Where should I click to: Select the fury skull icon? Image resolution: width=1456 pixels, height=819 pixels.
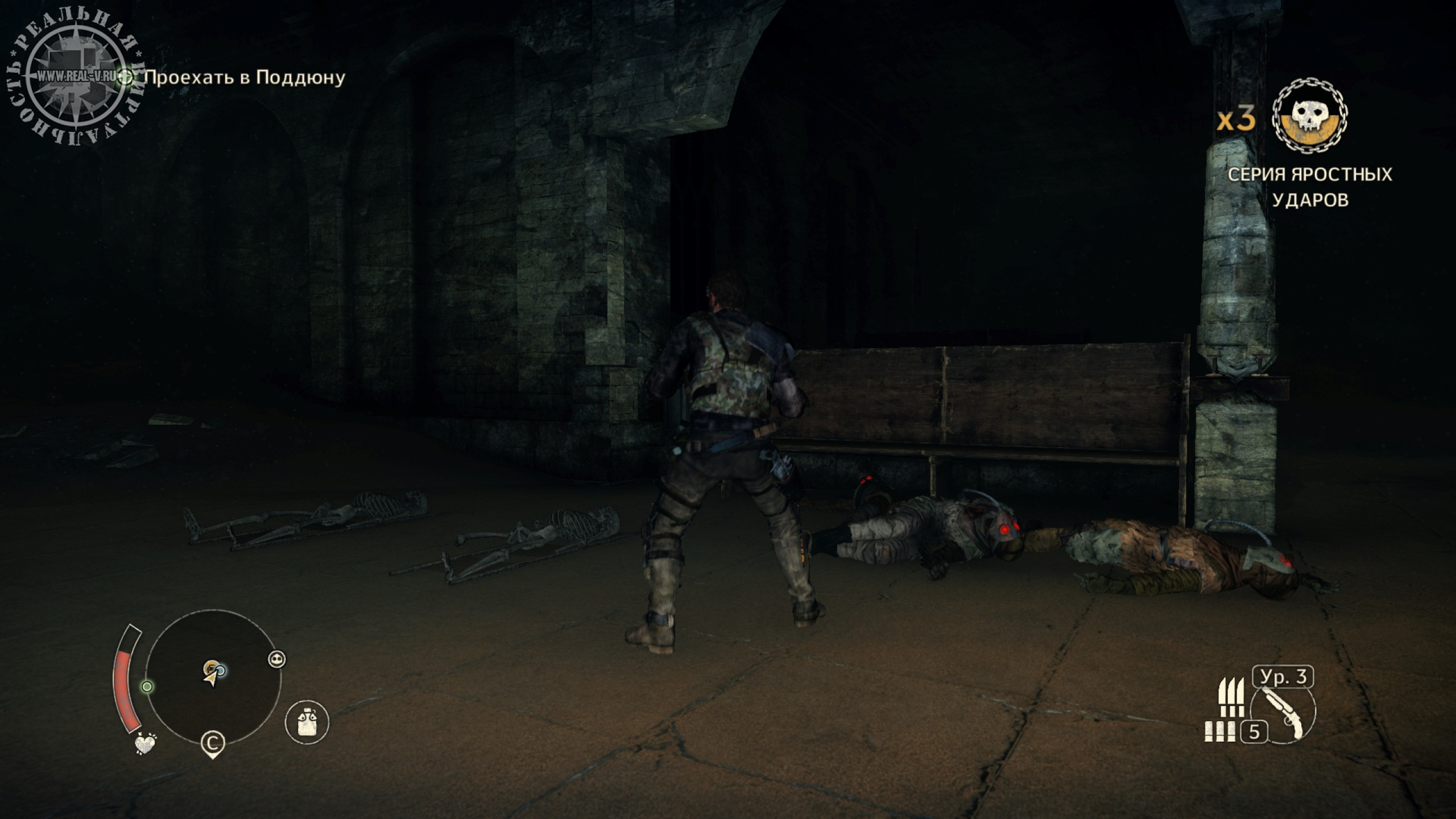tap(1310, 119)
